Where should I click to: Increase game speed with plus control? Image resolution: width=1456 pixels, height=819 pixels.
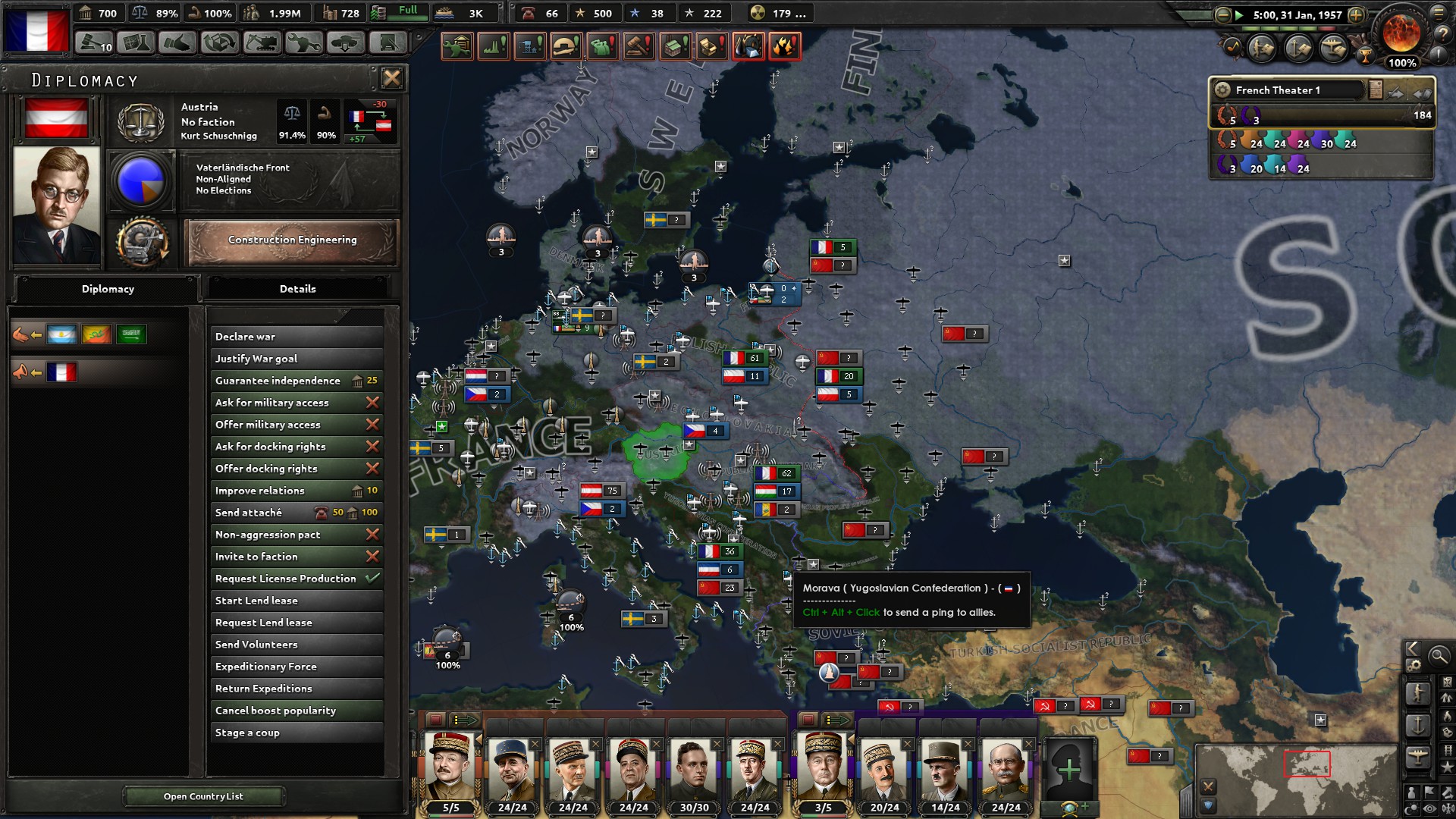[x=1356, y=14]
